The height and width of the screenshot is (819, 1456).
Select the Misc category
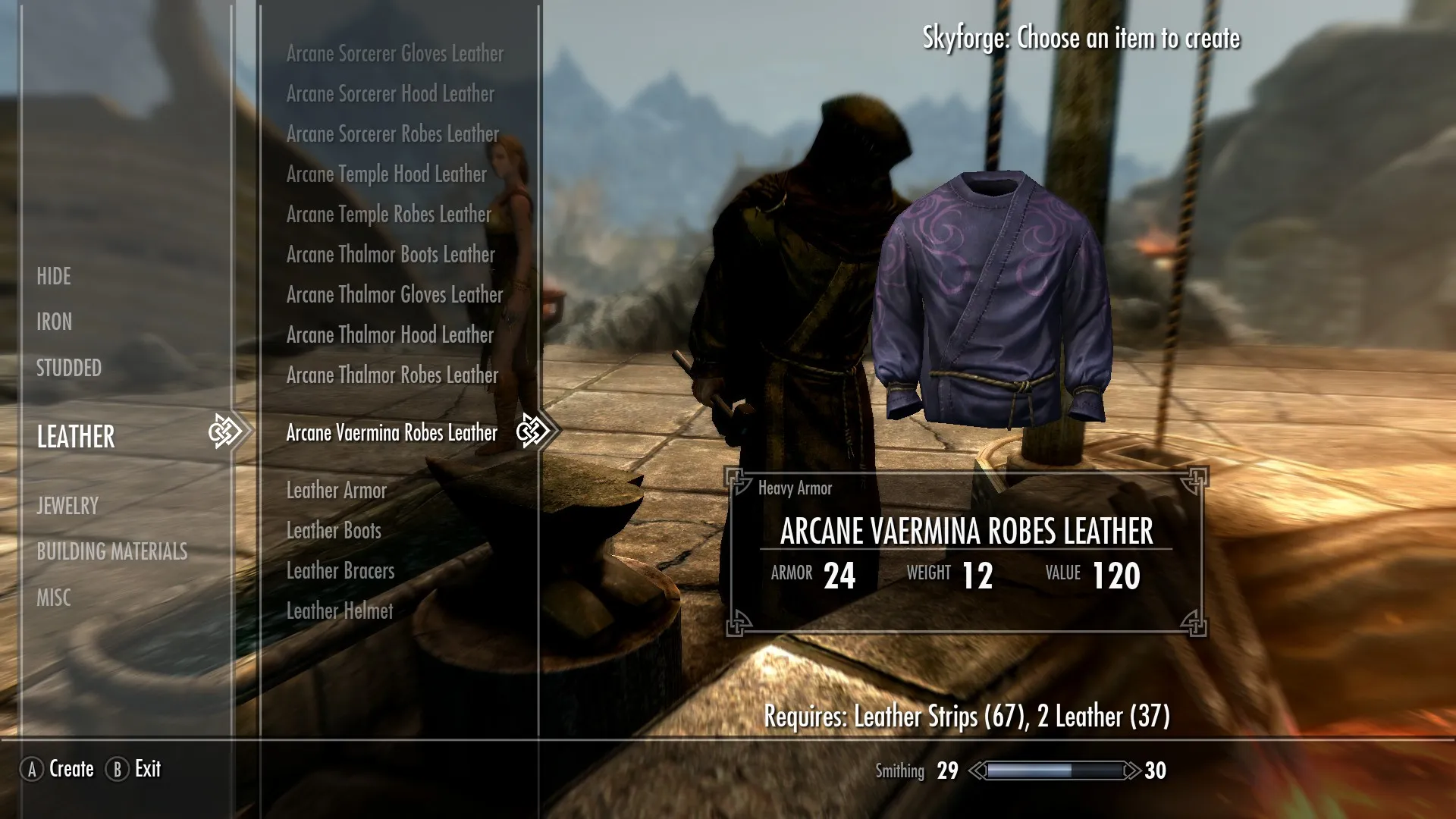click(54, 598)
